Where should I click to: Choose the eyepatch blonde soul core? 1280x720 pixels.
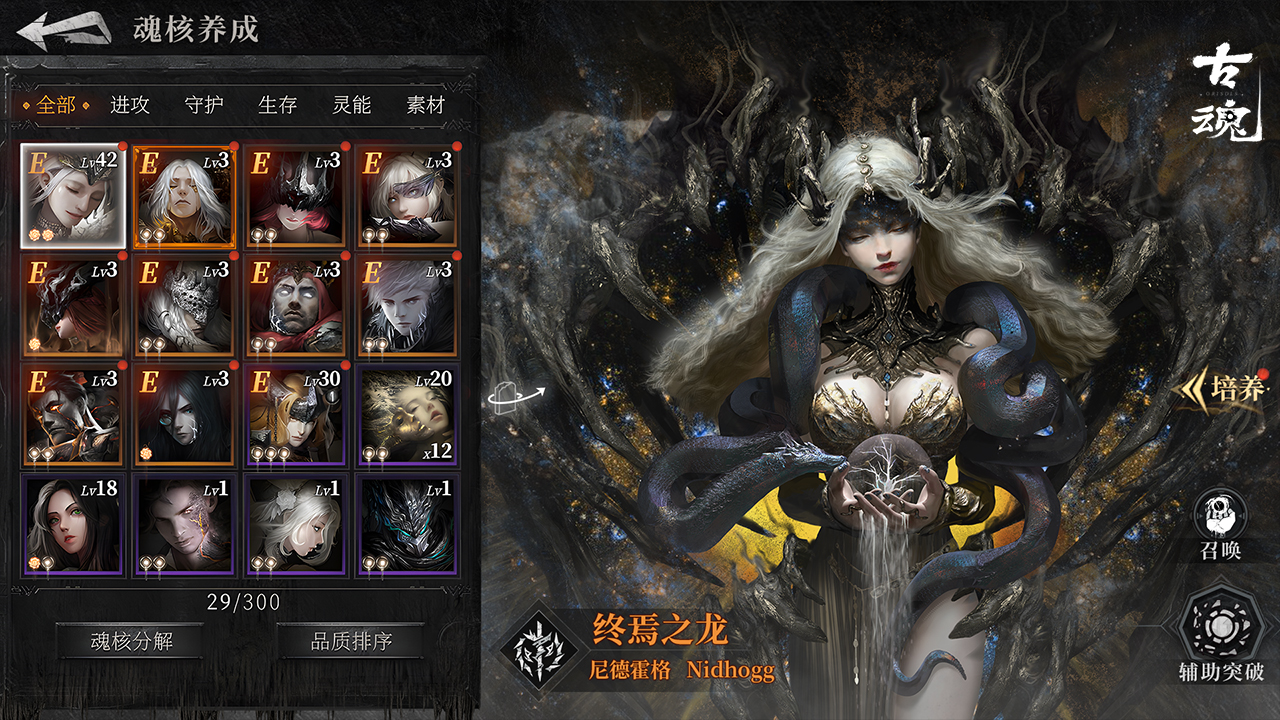[x=407, y=196]
